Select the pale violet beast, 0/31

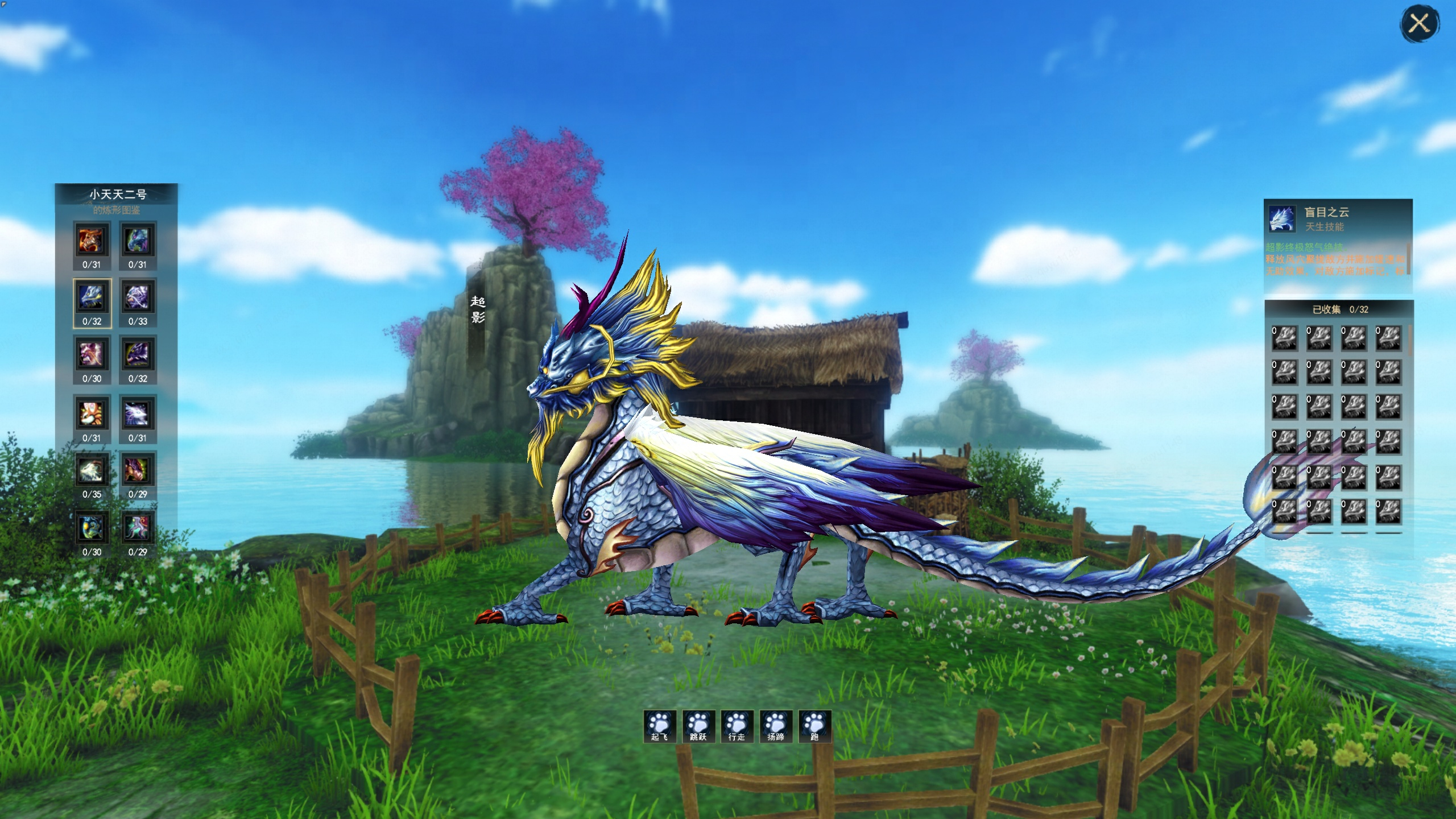click(138, 413)
